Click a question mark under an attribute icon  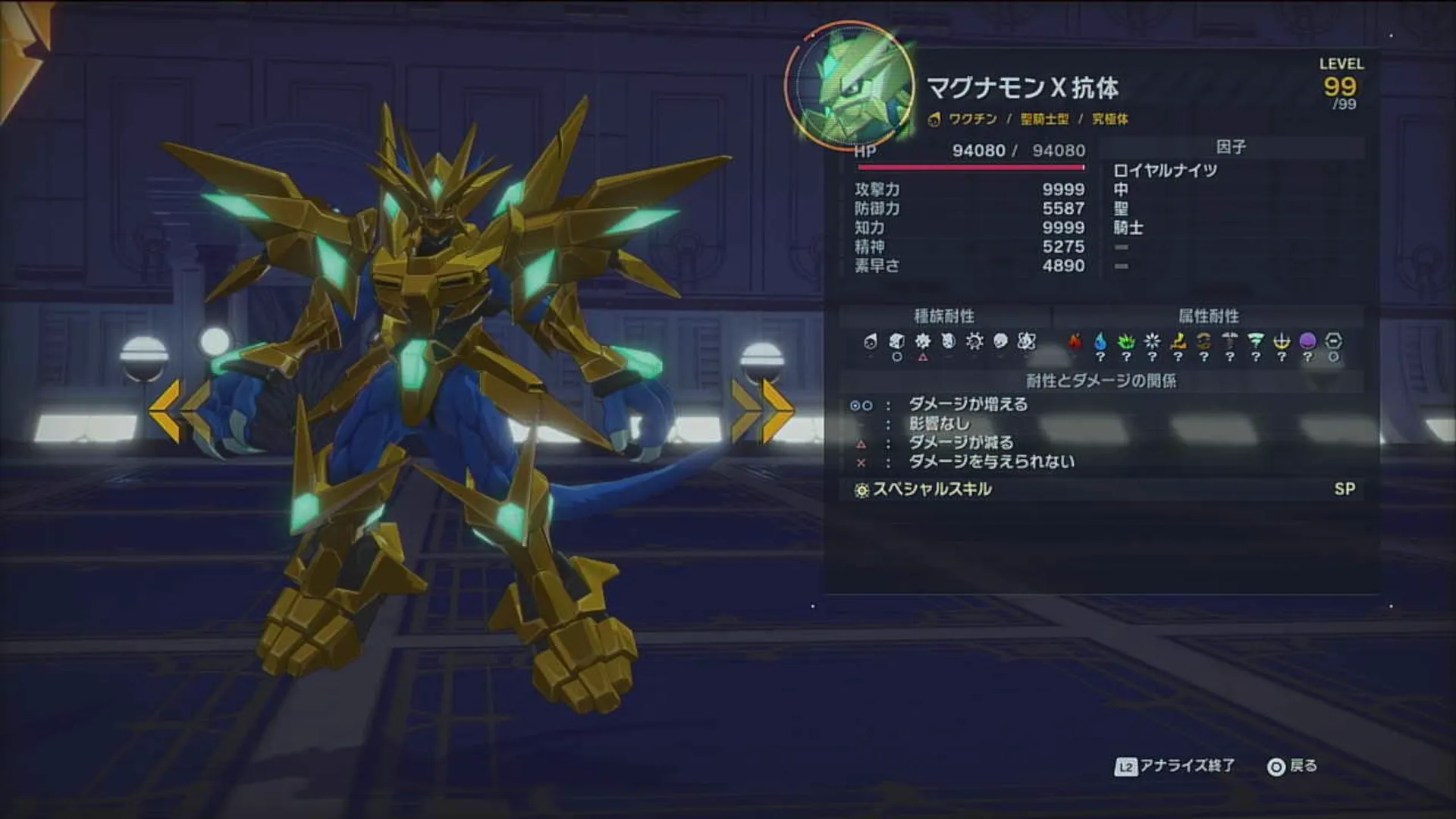(x=1100, y=356)
